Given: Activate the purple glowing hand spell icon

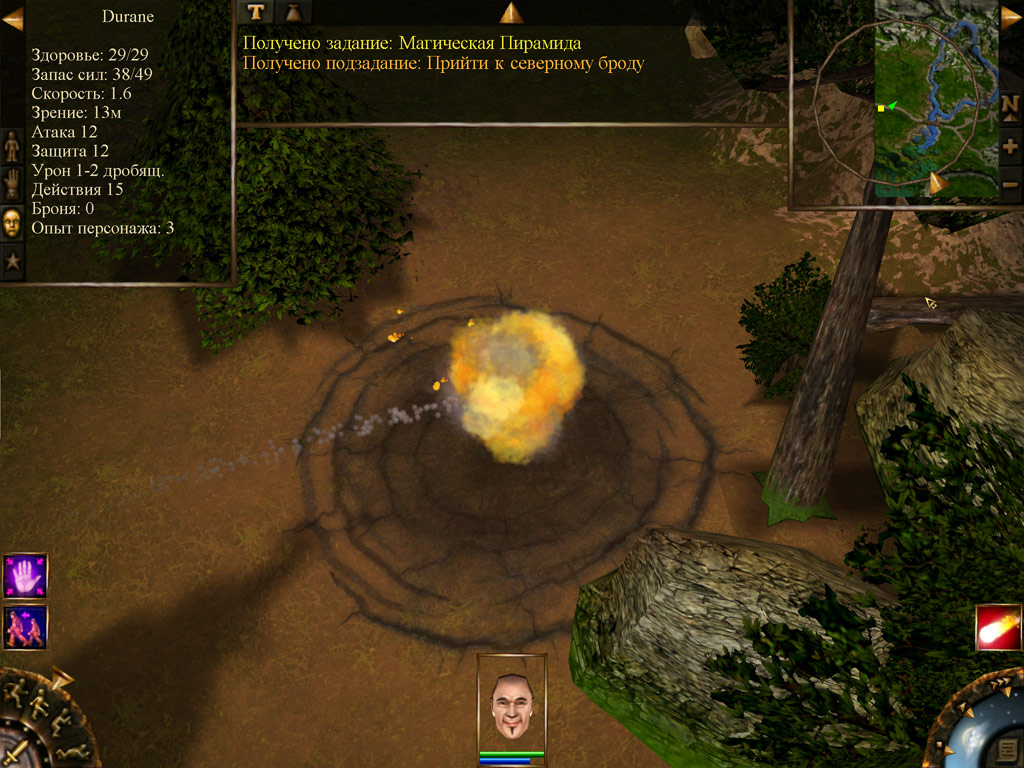Looking at the screenshot, I should pos(25,575).
